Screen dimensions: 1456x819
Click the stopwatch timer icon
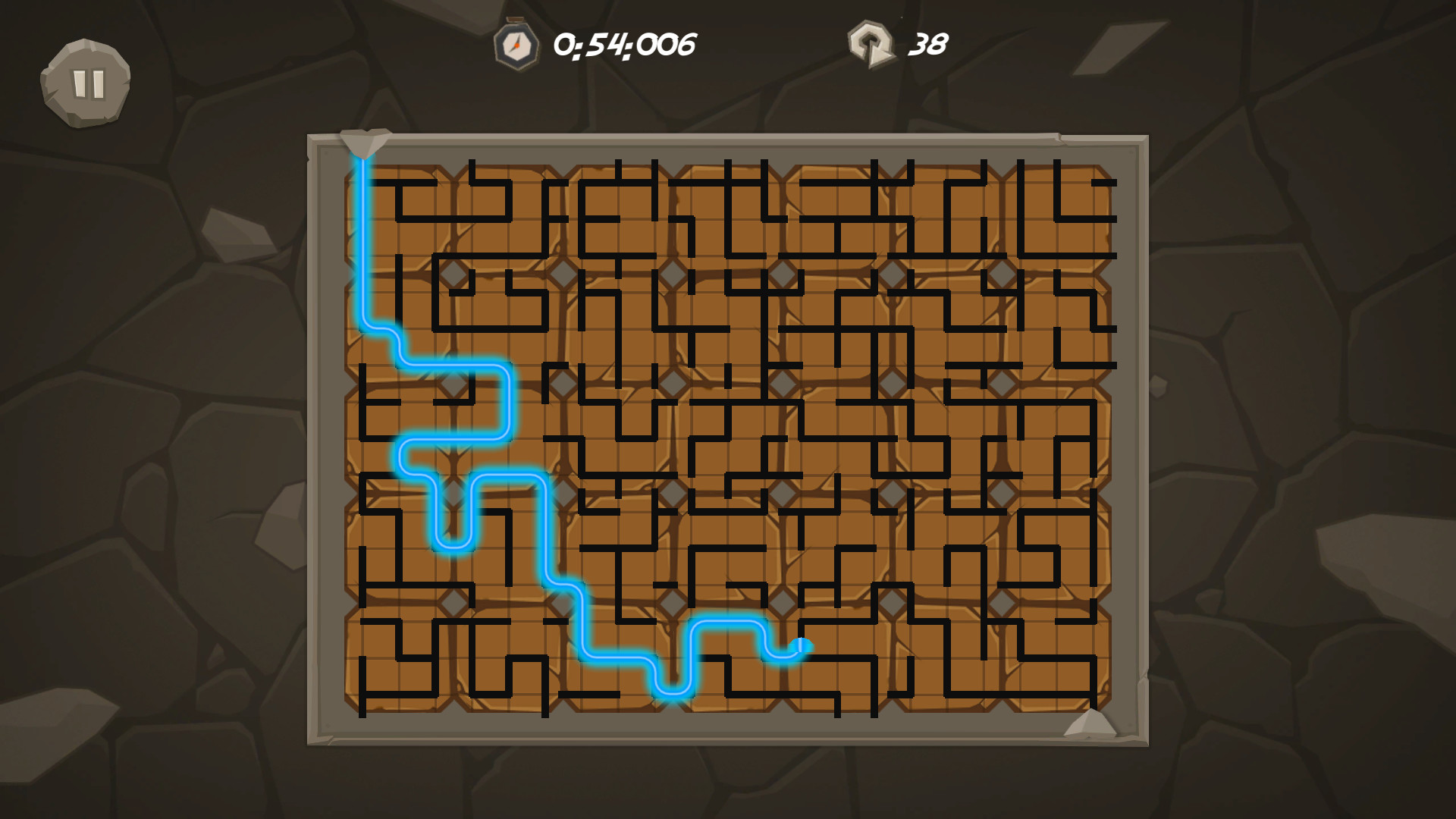[x=516, y=45]
